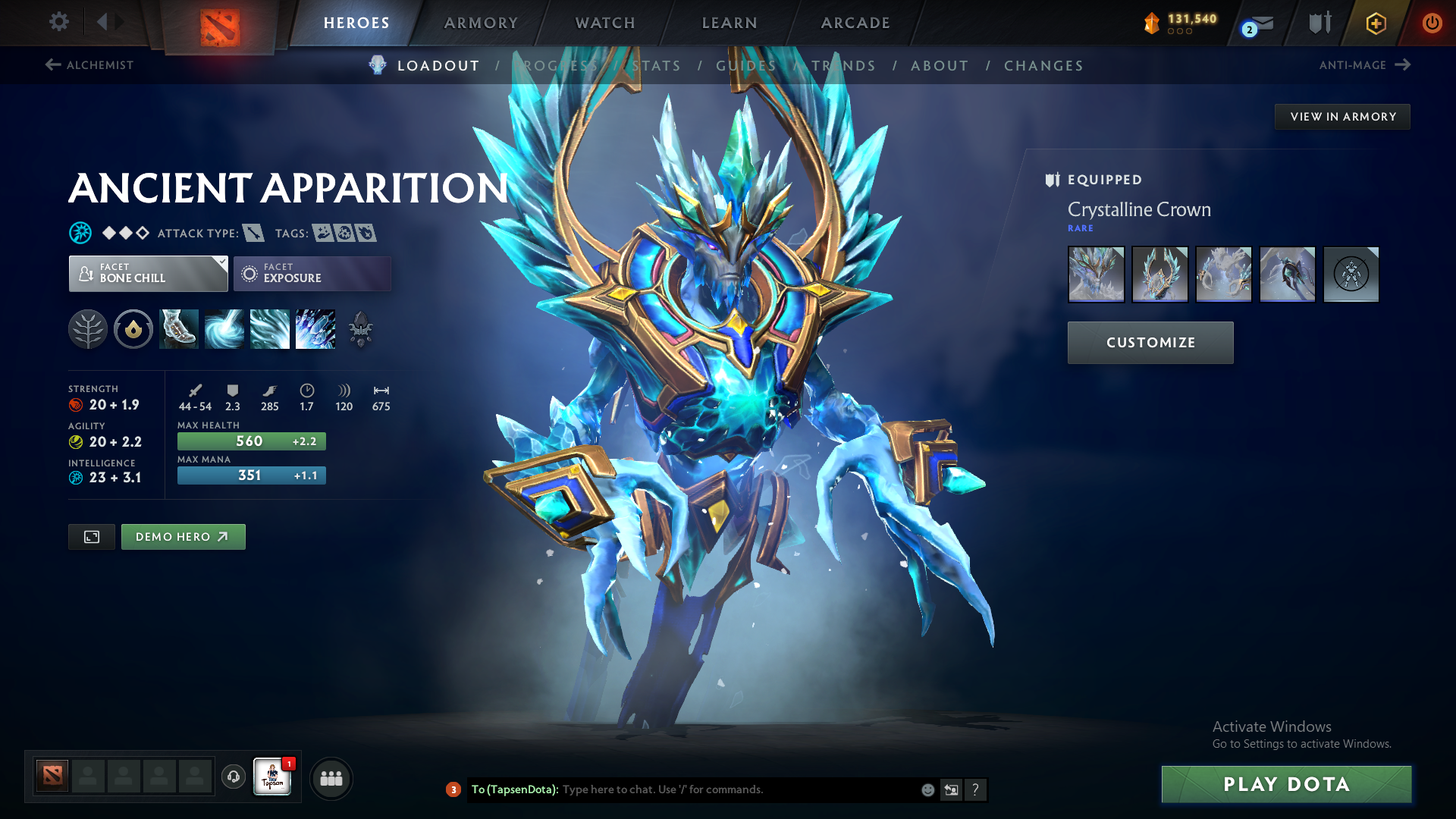This screenshot has width=1456, height=819.
Task: Select the Ice Blast ability icon
Action: point(315,329)
